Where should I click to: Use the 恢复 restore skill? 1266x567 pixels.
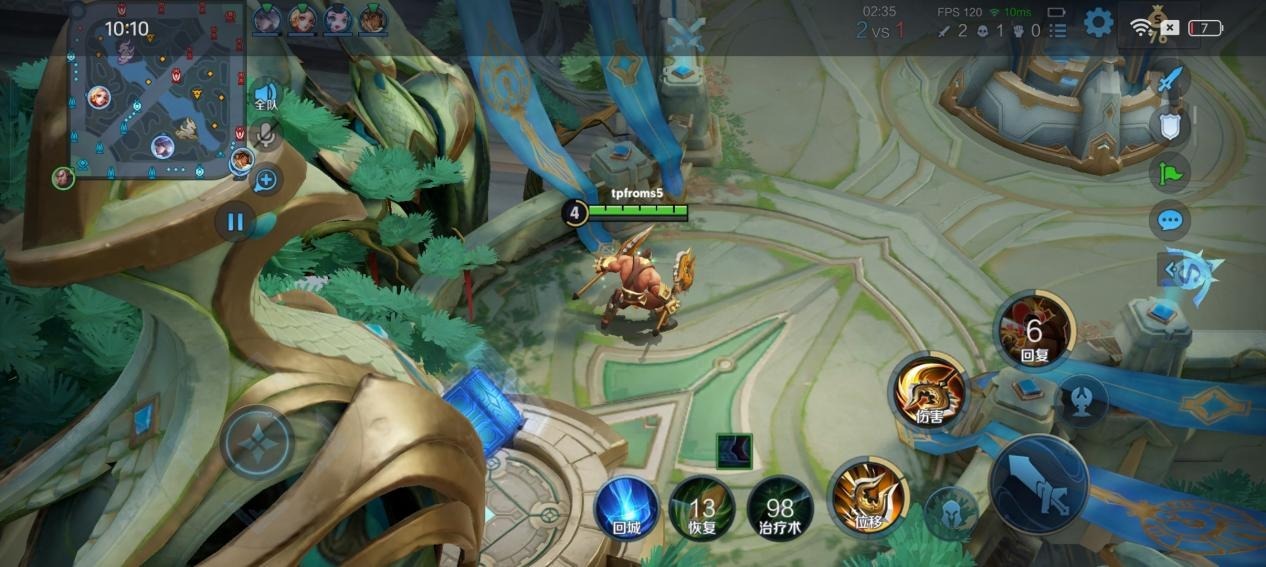point(702,508)
